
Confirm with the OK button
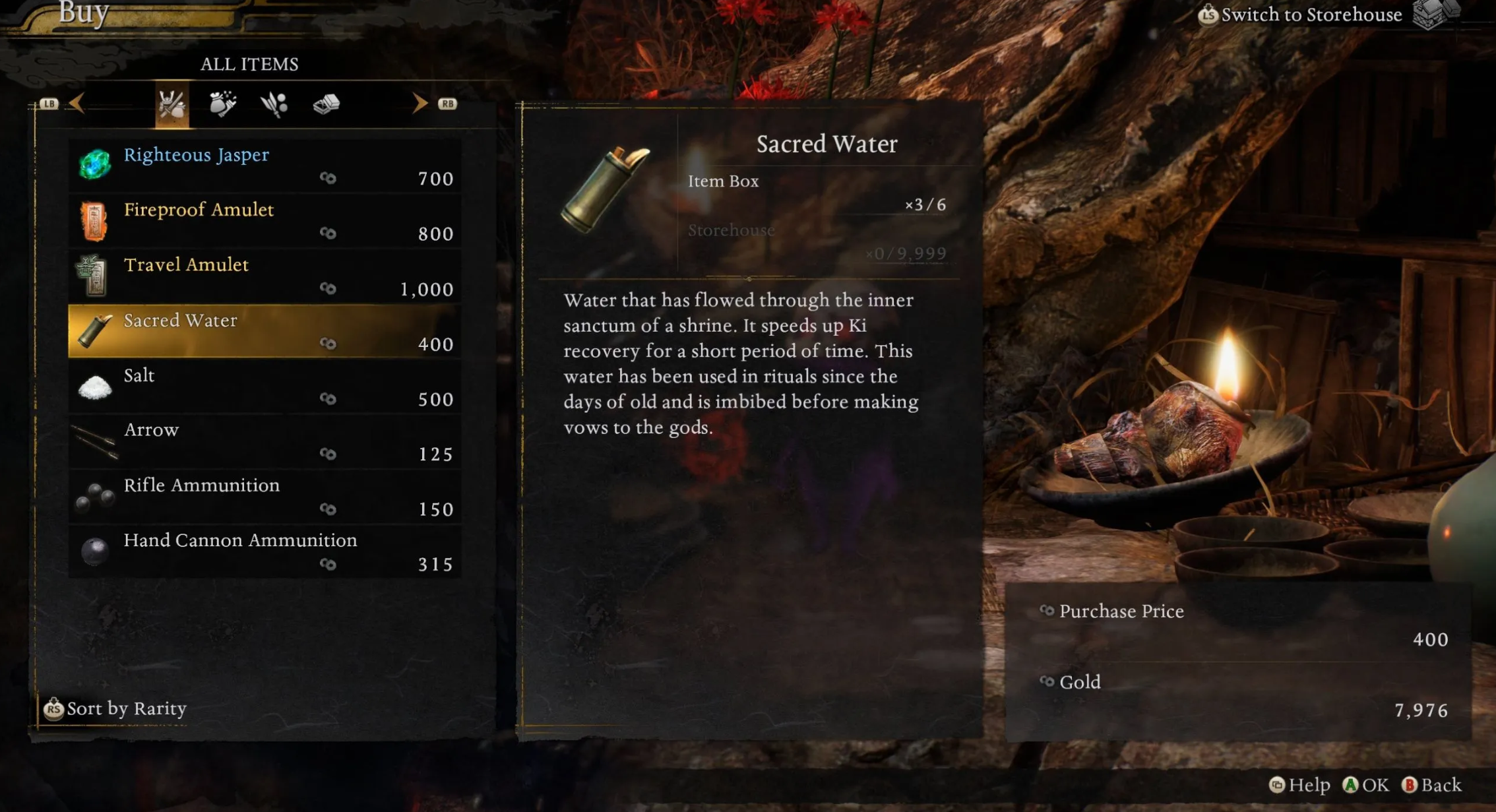pos(1366,785)
